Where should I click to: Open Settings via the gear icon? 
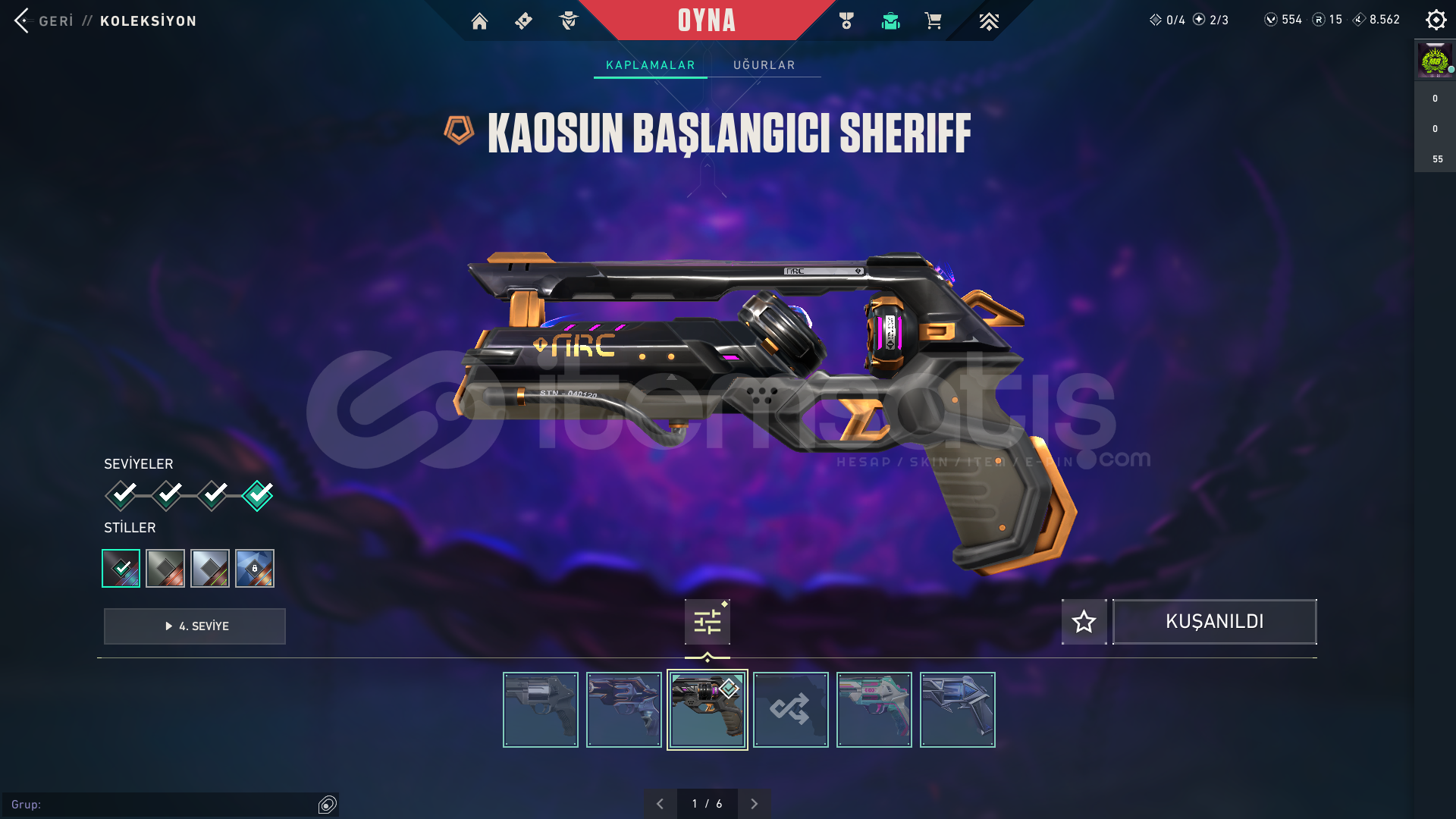(x=1436, y=20)
